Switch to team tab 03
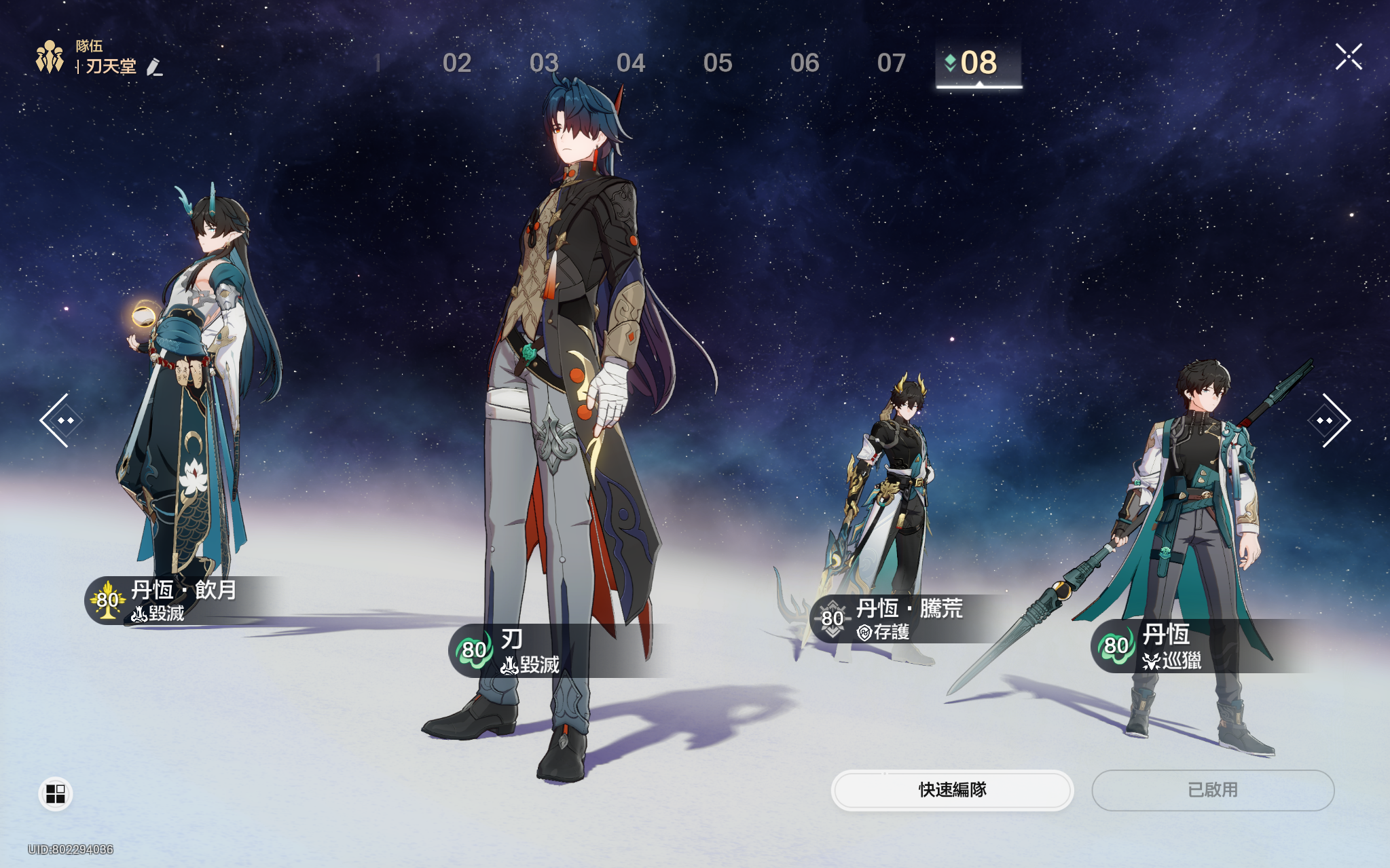1390x868 pixels. tap(543, 63)
